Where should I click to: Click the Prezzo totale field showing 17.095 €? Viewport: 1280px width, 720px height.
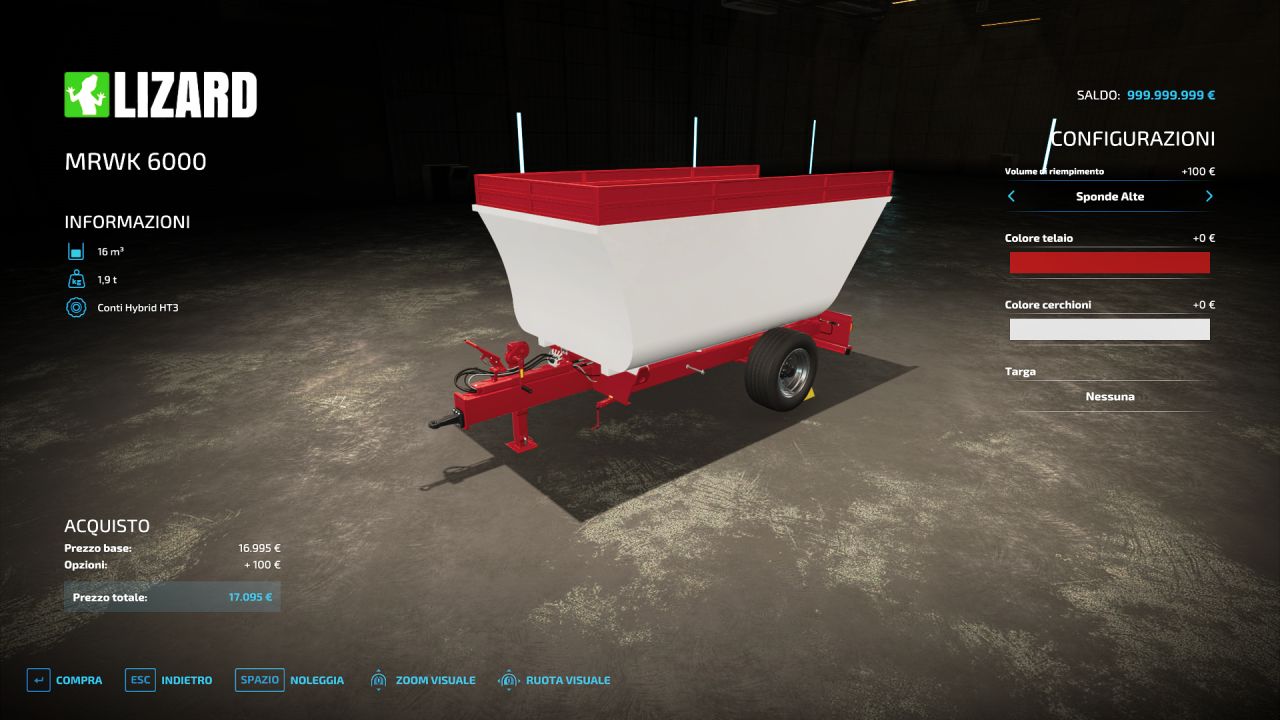[x=170, y=596]
